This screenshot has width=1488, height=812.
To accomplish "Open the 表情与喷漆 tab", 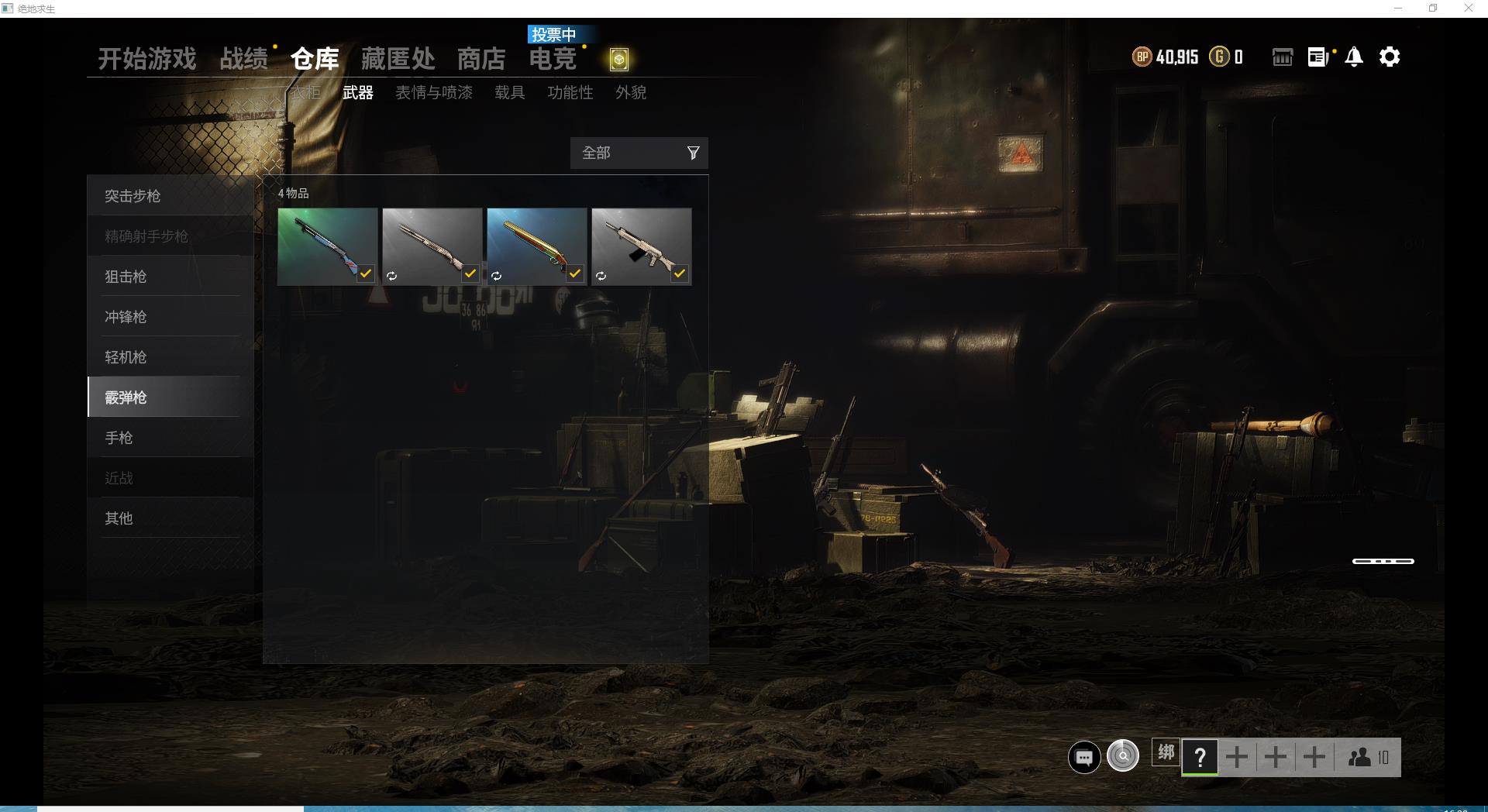I will [x=433, y=93].
